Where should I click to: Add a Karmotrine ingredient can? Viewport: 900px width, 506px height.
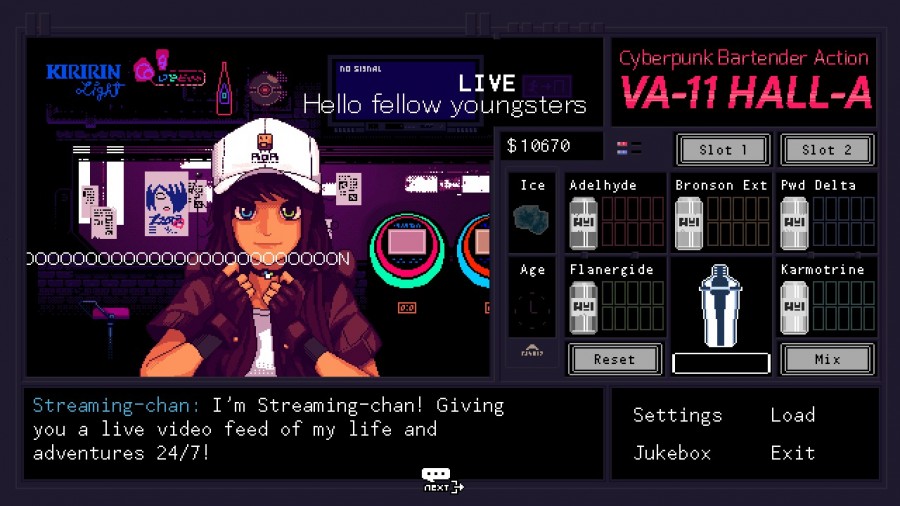pyautogui.click(x=794, y=307)
